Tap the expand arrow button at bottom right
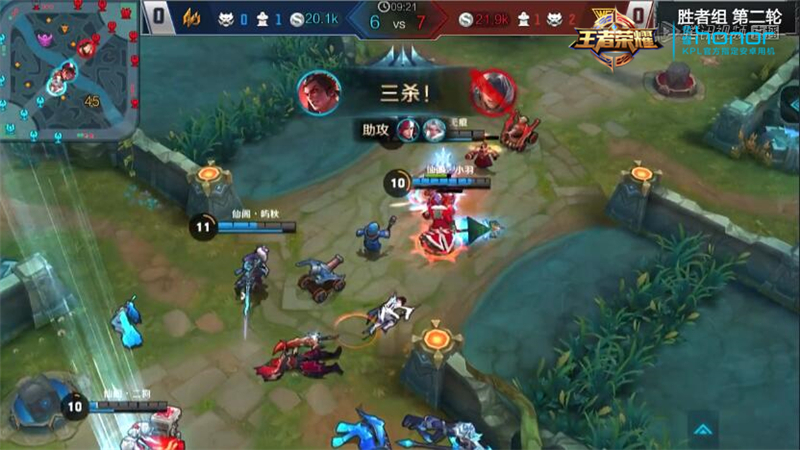Image resolution: width=800 pixels, height=450 pixels. (704, 428)
